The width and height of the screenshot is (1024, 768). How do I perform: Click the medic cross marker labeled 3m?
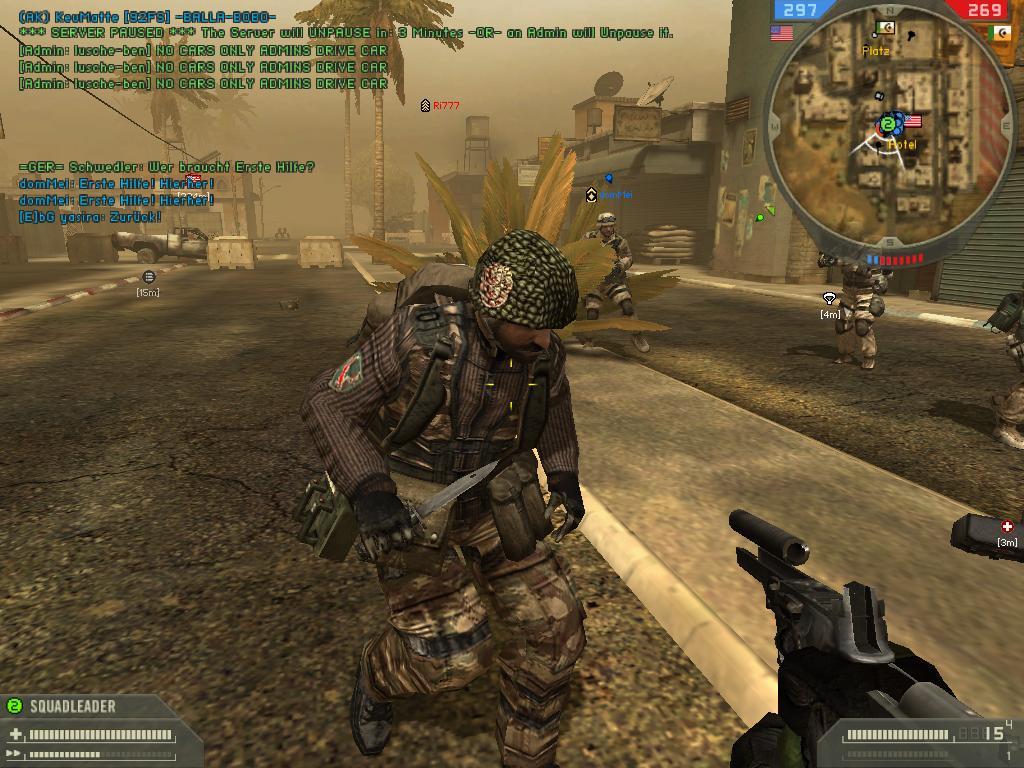(x=1007, y=526)
